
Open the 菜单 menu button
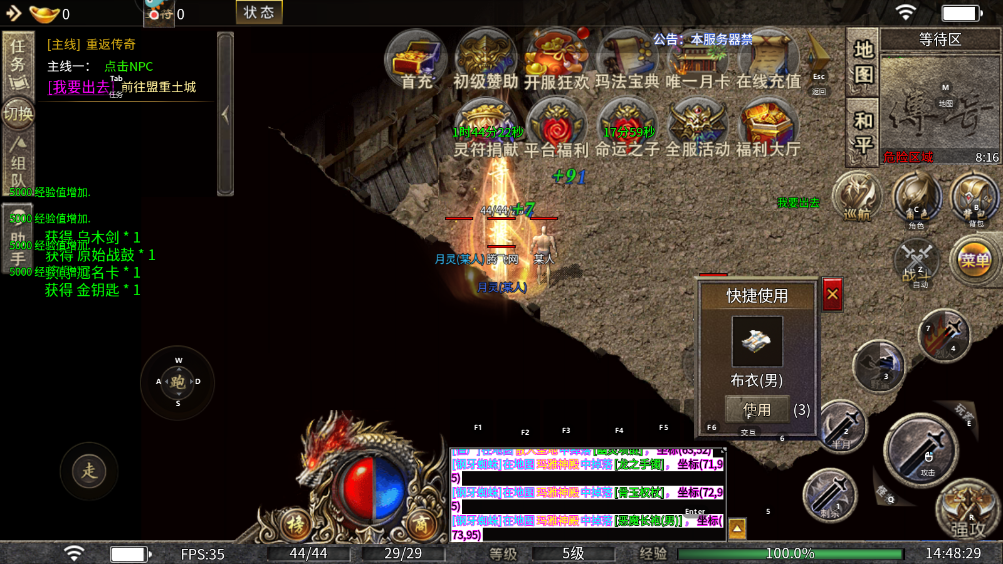tap(974, 262)
